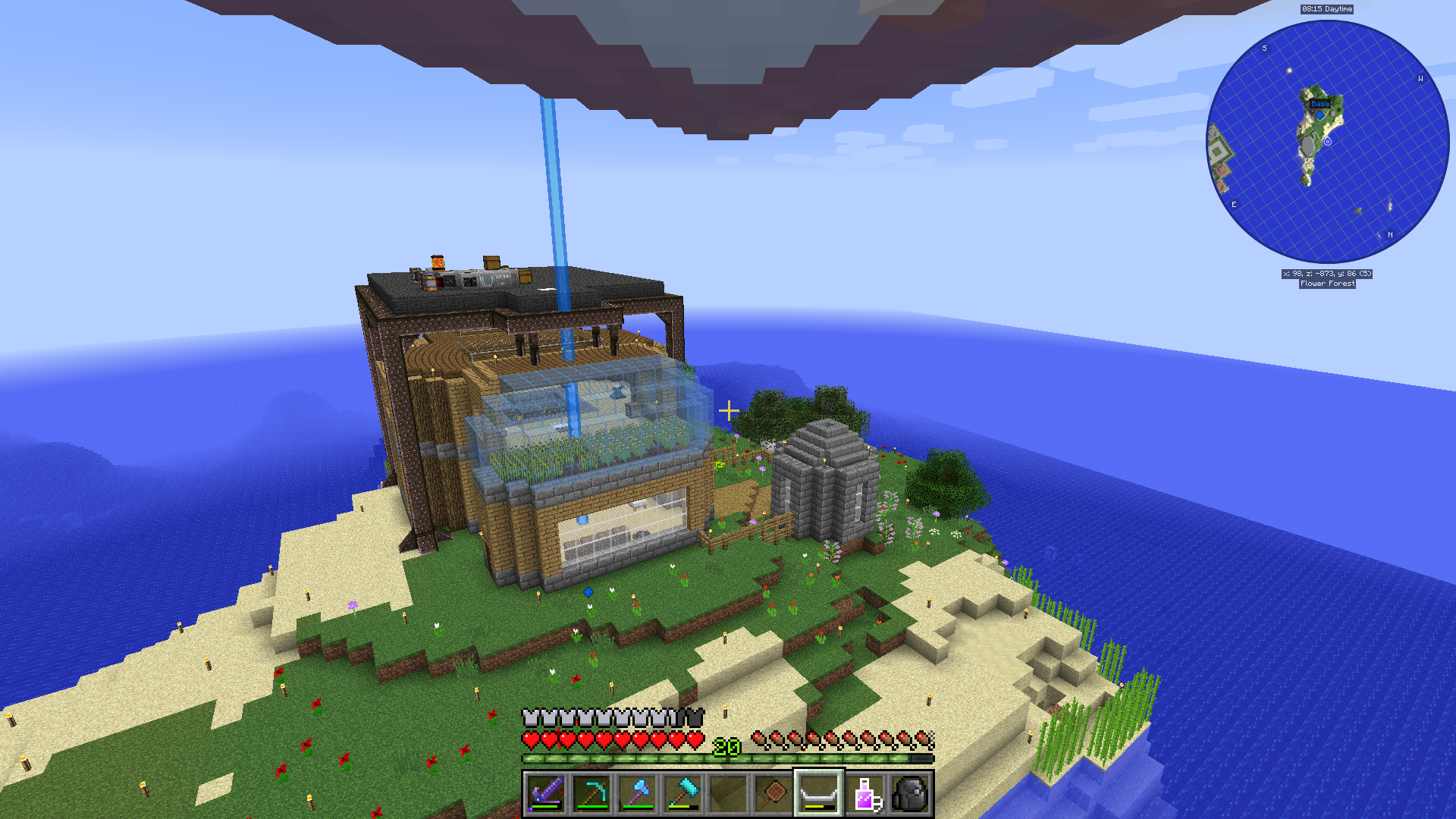1456x819 pixels.
Task: Pick the pink potion bottle slot
Action: coord(865,793)
